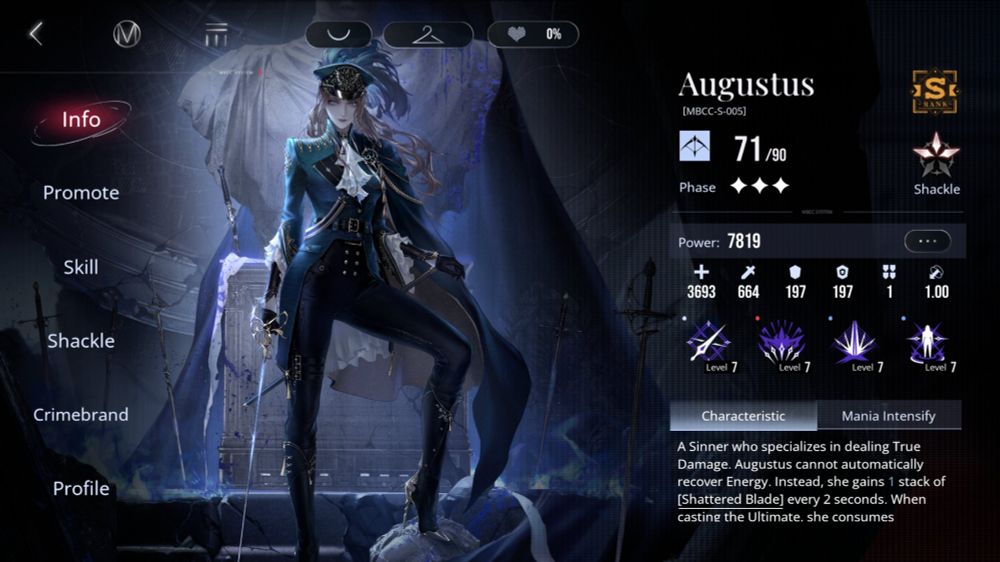The height and width of the screenshot is (562, 1000).
Task: View the Crimebrand section
Action: tap(81, 415)
